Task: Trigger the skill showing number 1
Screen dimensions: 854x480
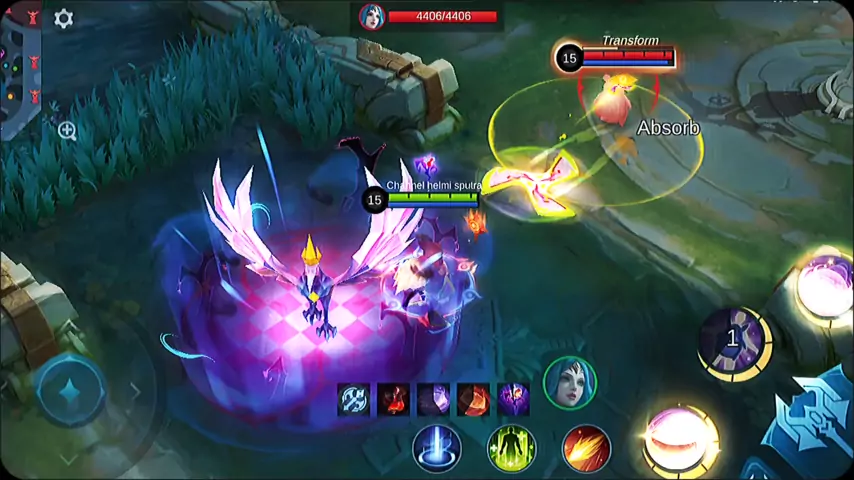Action: pos(735,342)
